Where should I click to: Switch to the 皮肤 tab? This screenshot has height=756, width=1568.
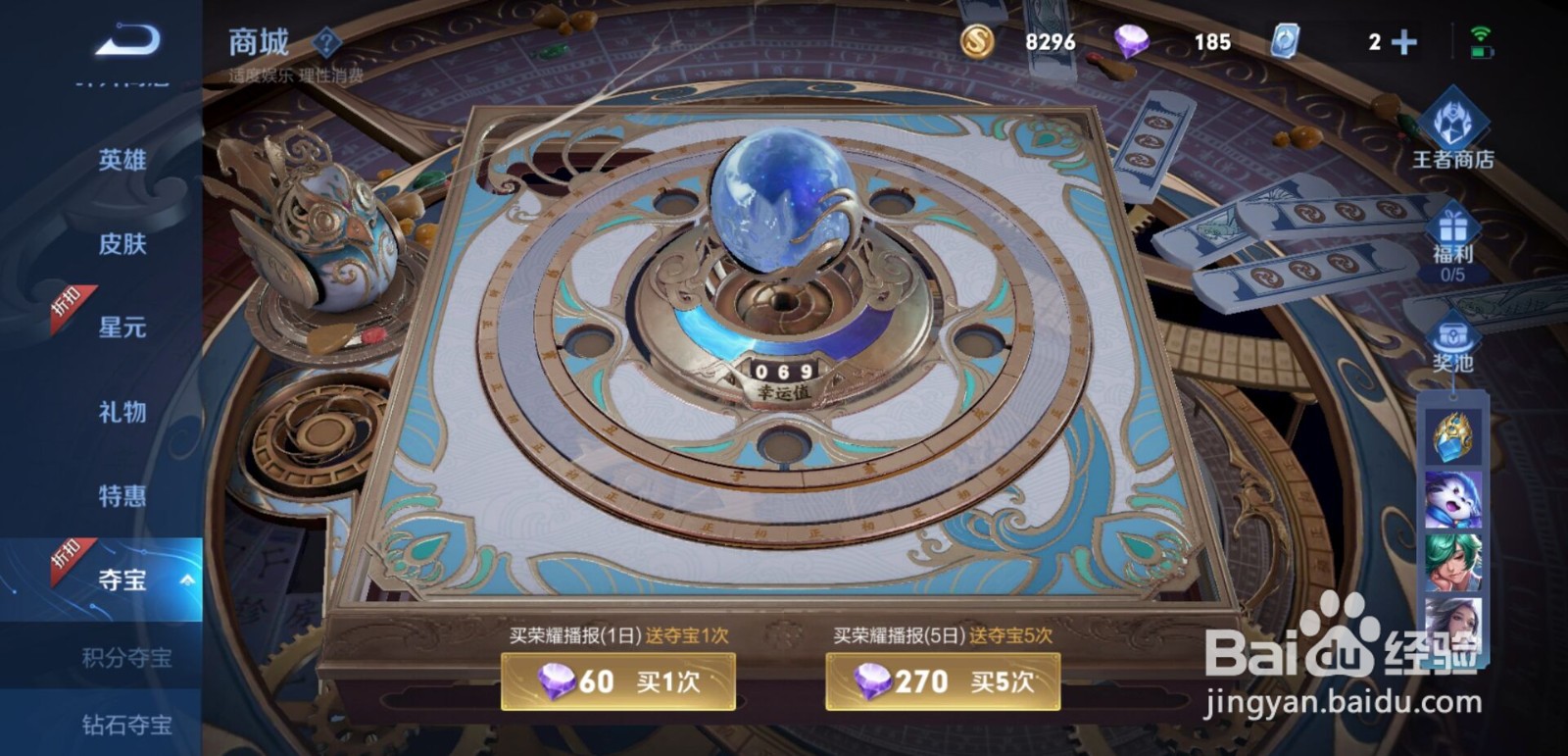(118, 246)
